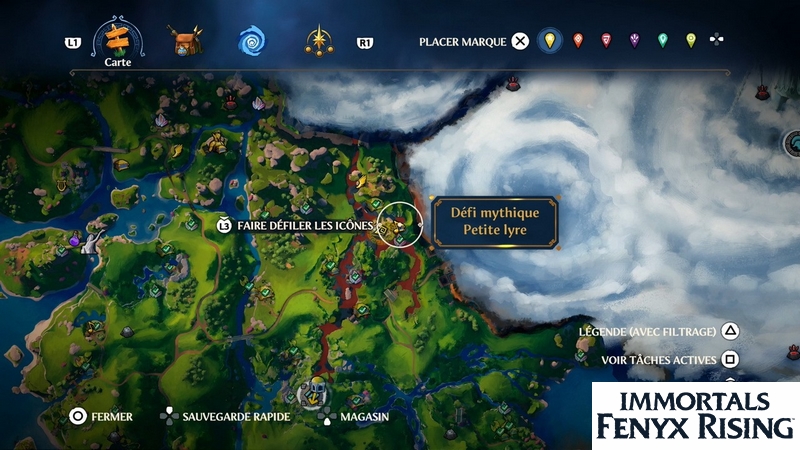Screen dimensions: 800x450
Task: Choose the orange-red marker pin
Action: click(x=578, y=41)
